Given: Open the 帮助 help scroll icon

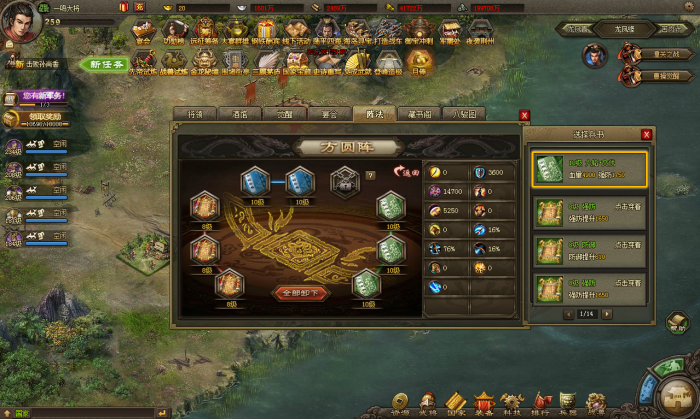Looking at the screenshot, I should pyautogui.click(x=677, y=321).
